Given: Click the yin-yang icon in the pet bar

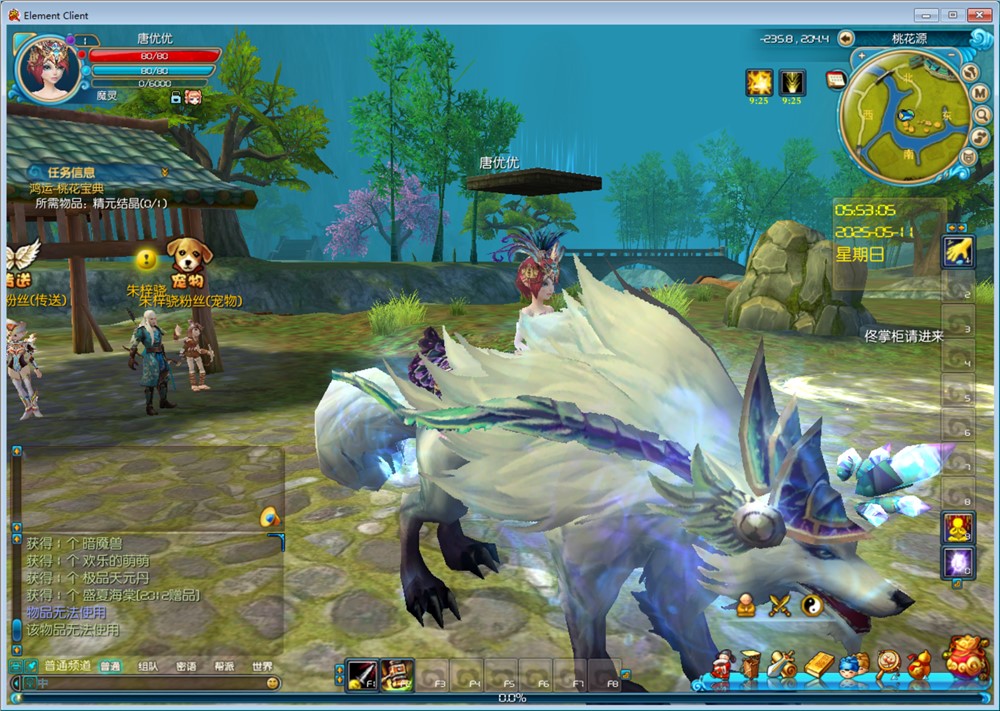Looking at the screenshot, I should tap(812, 604).
